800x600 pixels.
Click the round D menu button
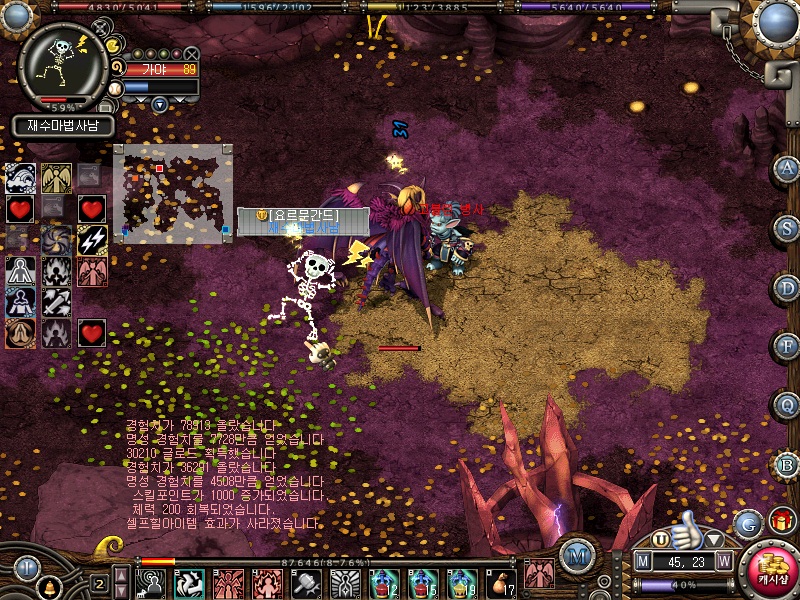(787, 287)
